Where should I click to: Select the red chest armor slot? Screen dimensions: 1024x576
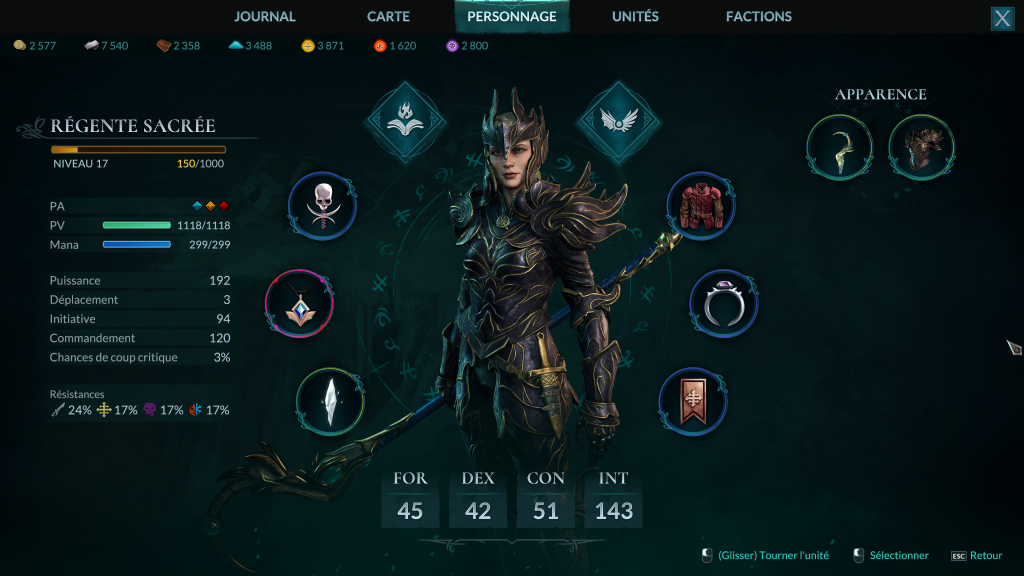point(701,206)
